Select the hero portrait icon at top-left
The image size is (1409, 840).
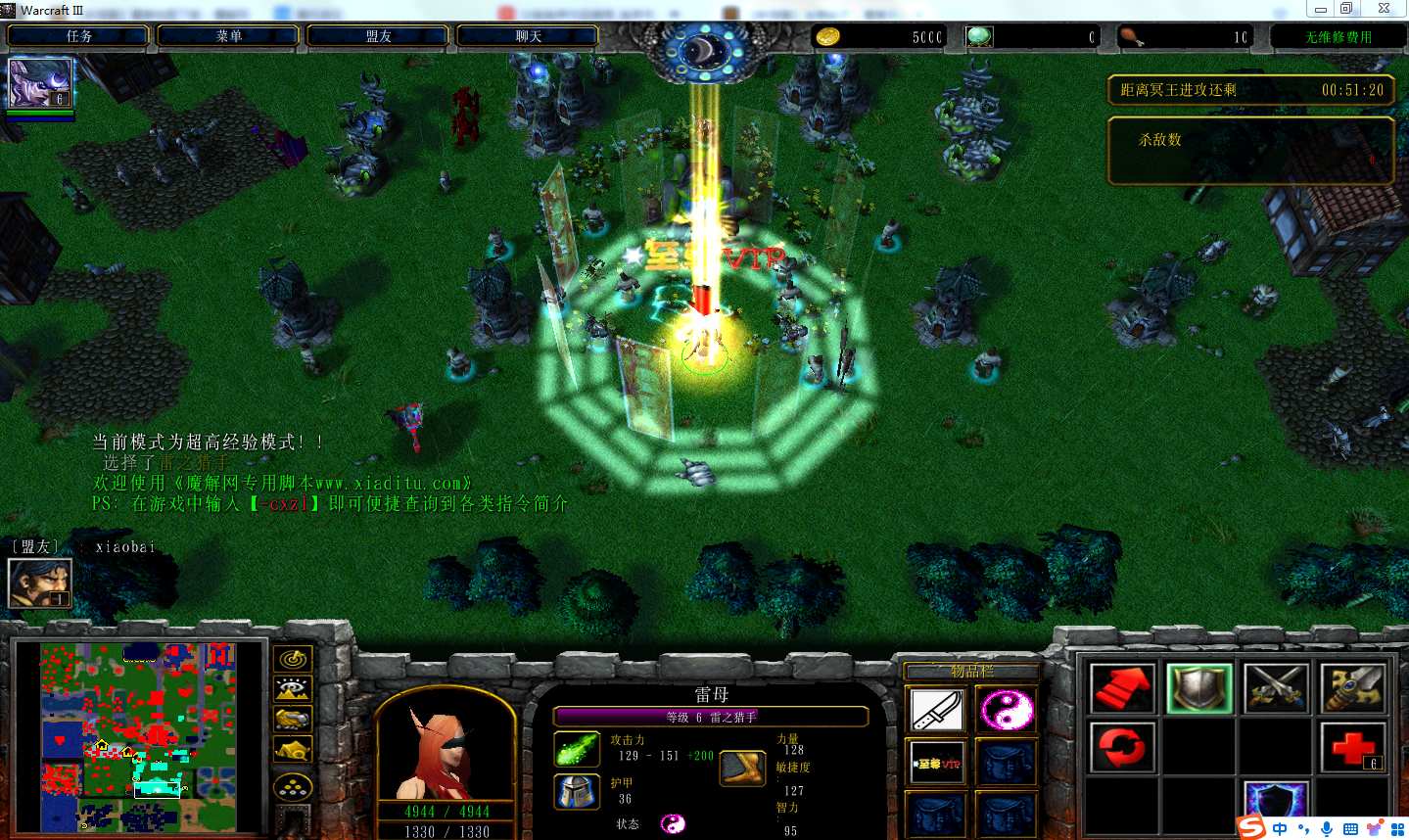click(x=40, y=83)
